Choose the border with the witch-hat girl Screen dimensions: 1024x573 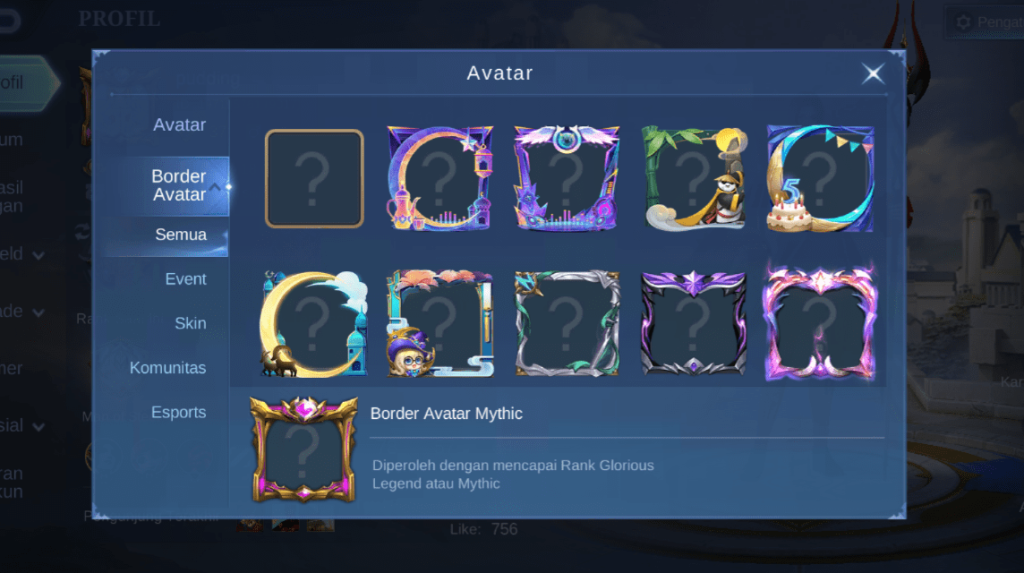click(440, 323)
